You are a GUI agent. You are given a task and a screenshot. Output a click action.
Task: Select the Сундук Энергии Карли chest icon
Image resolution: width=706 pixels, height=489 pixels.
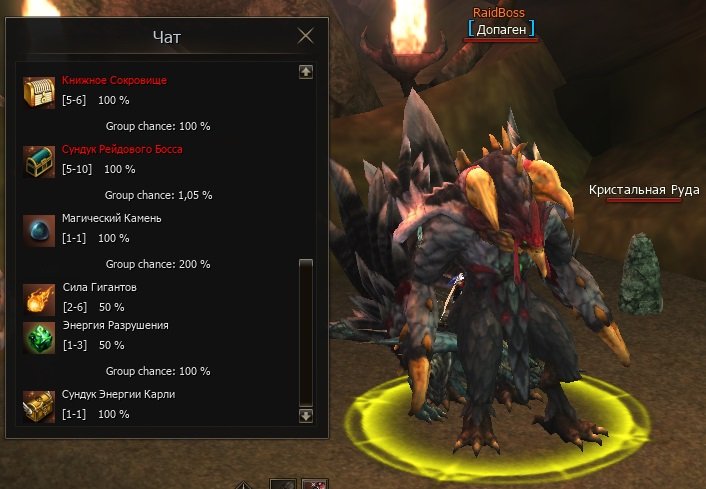[39, 405]
